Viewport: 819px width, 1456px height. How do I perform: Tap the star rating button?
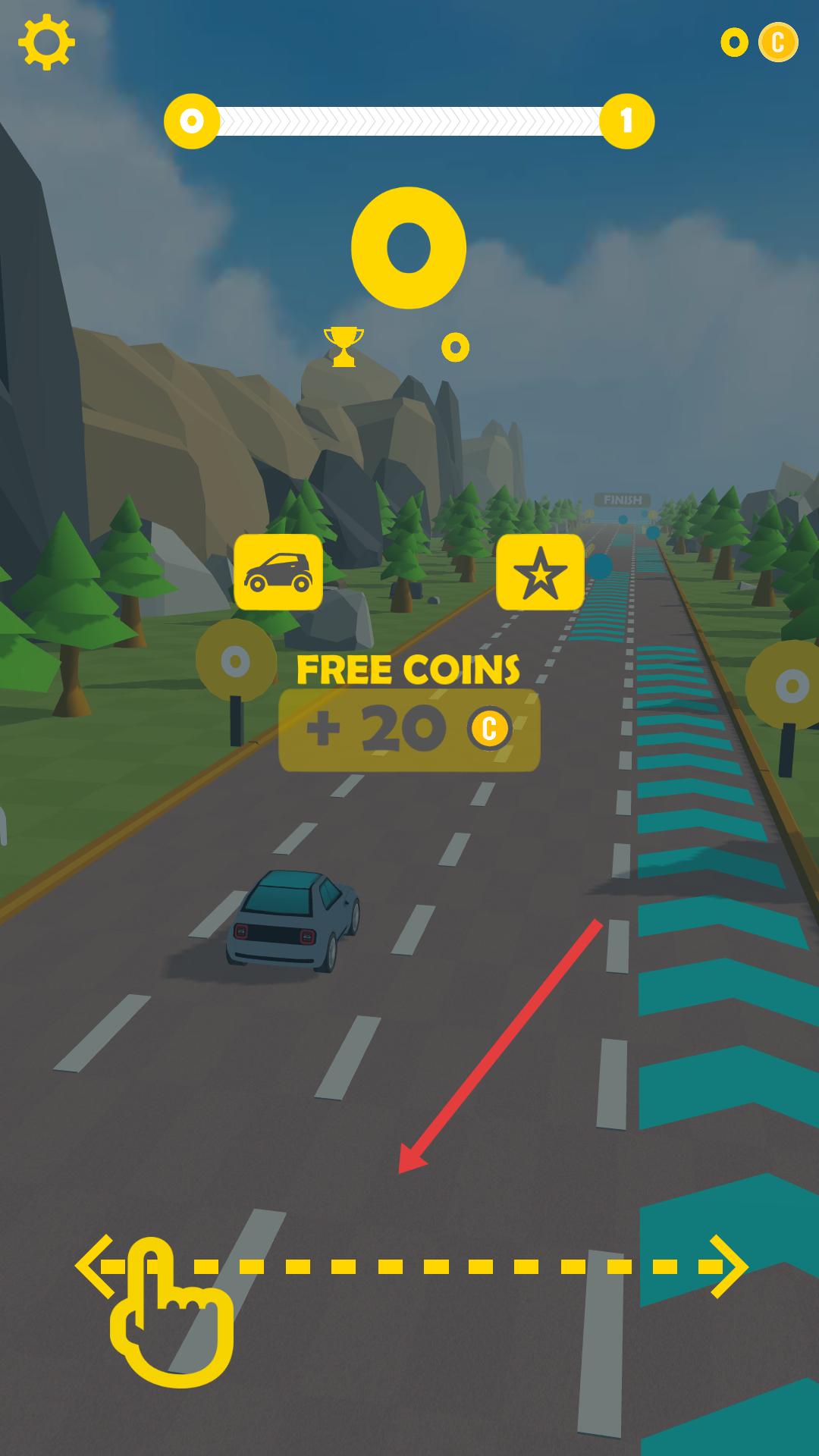point(540,572)
